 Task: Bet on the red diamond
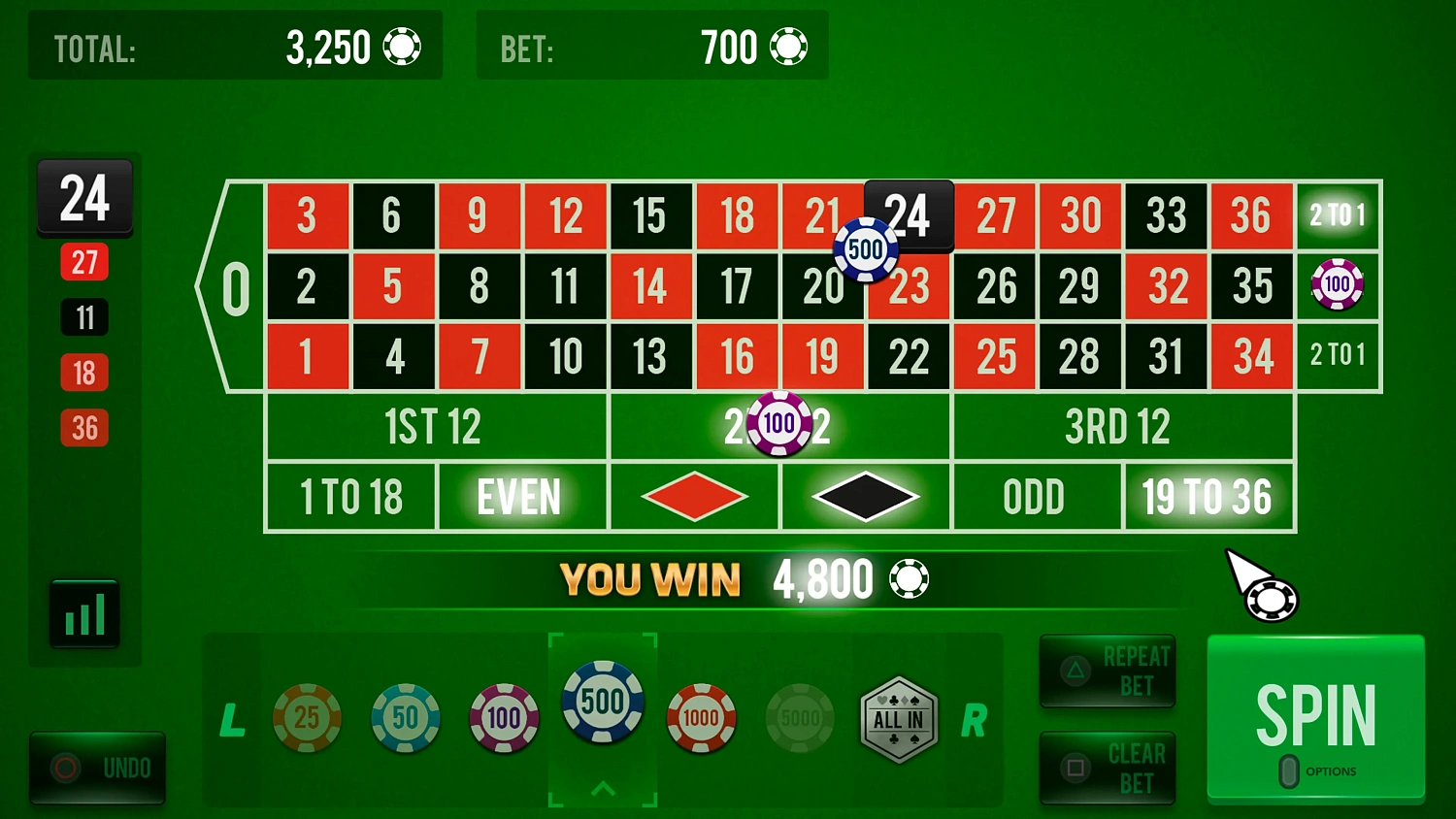point(693,496)
